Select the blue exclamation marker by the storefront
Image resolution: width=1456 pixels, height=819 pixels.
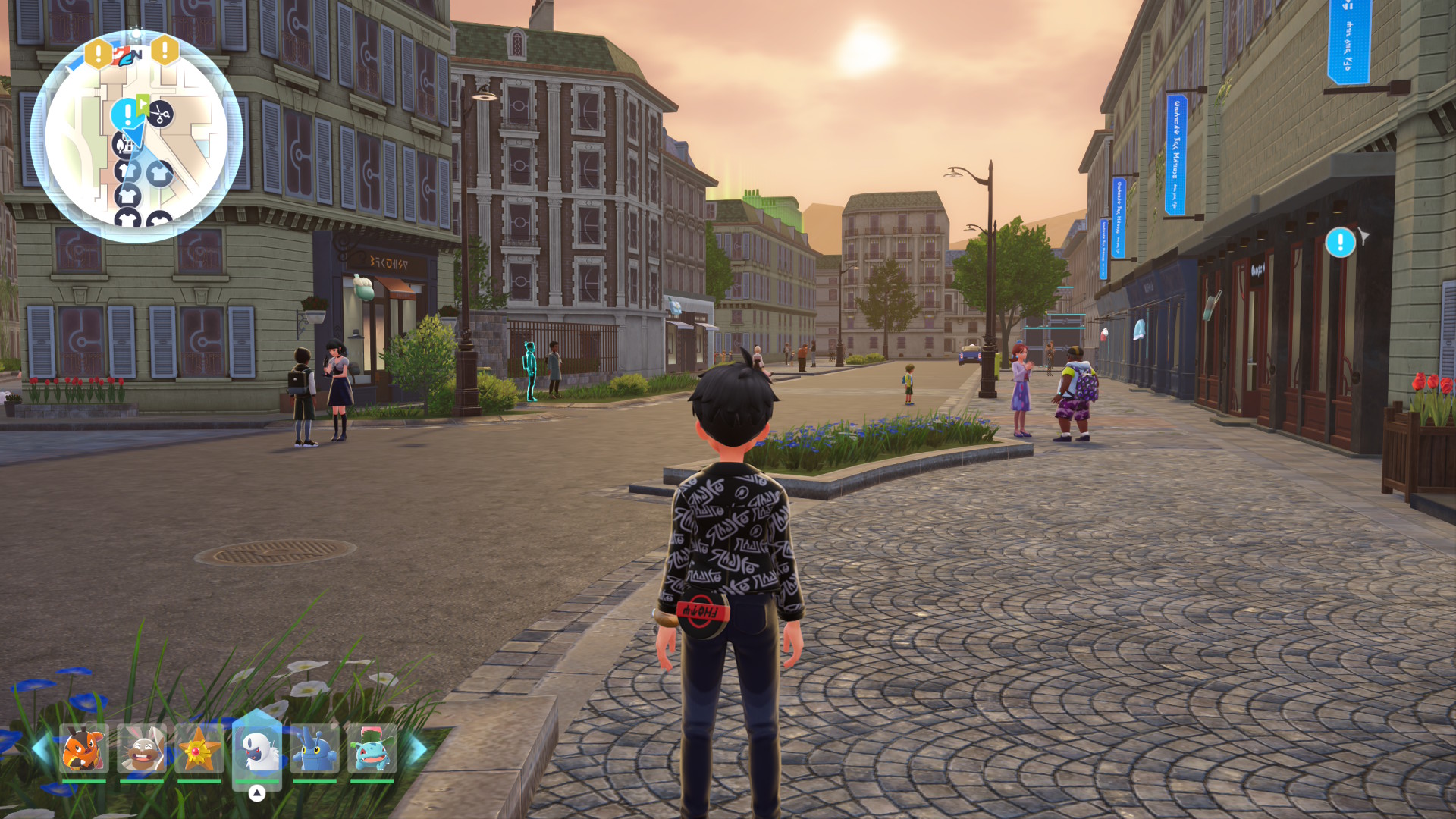[1340, 243]
